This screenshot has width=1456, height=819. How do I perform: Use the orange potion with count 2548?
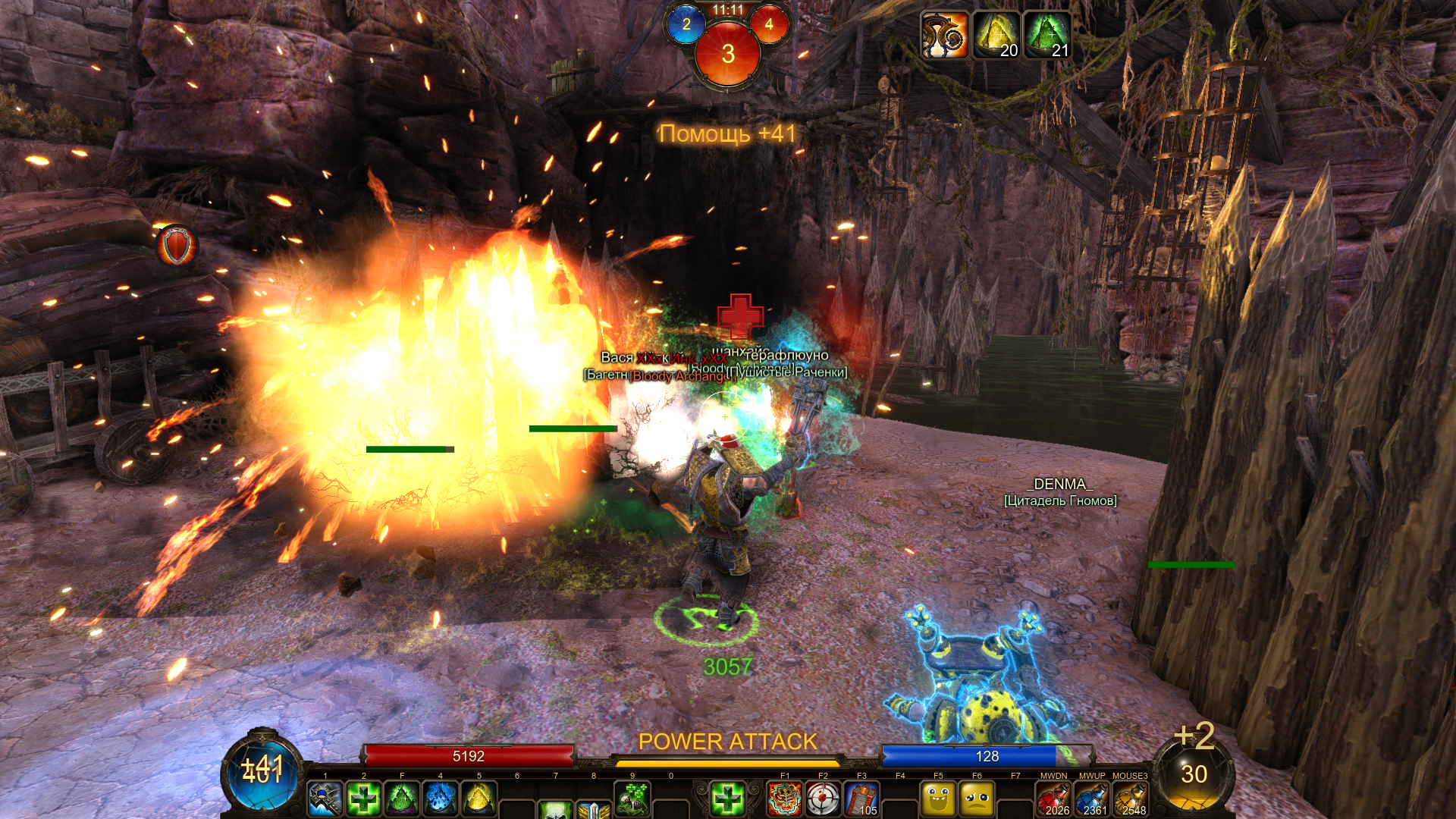(1130, 799)
